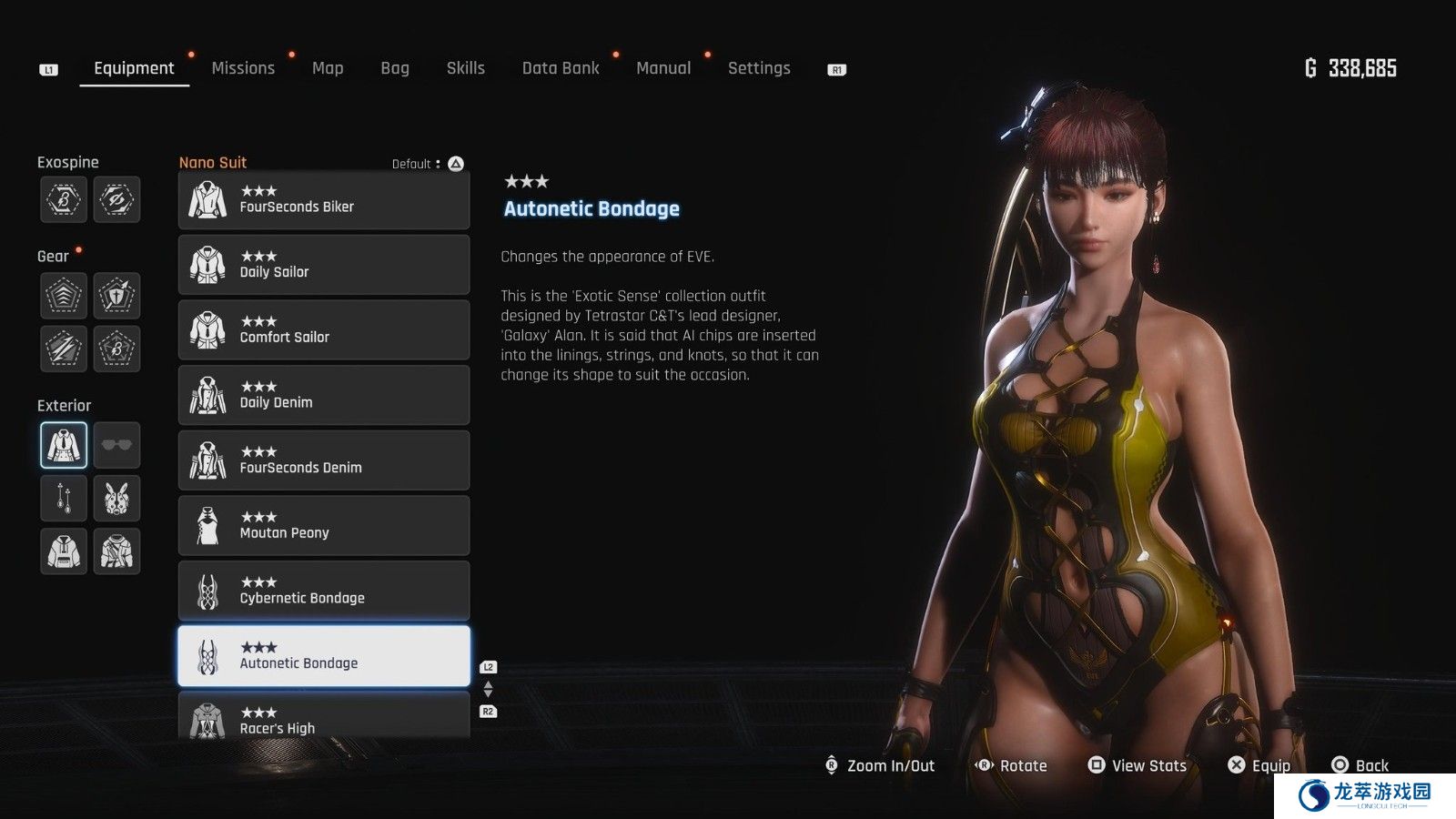Choose the Daily Denim outfit
Image resolution: width=1456 pixels, height=819 pixels.
tap(324, 395)
